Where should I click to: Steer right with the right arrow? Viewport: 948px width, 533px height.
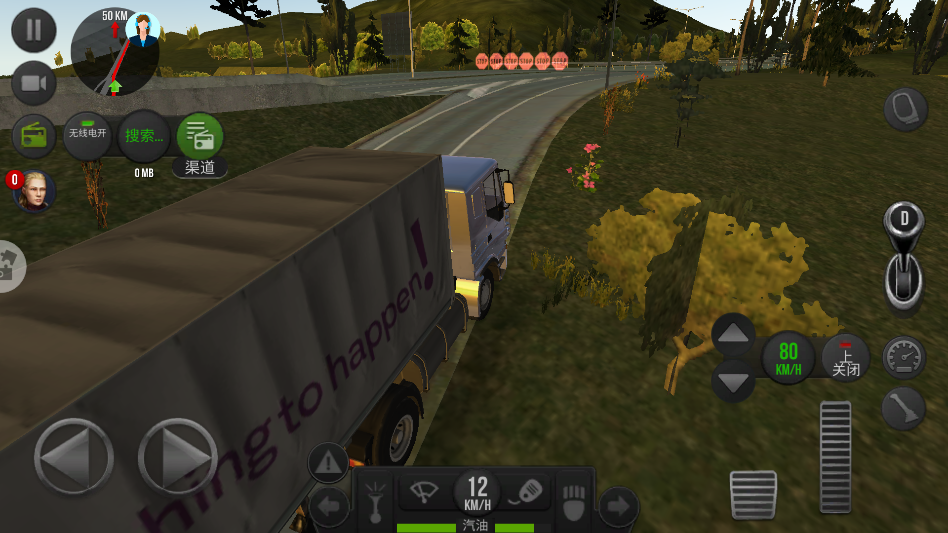(x=177, y=457)
